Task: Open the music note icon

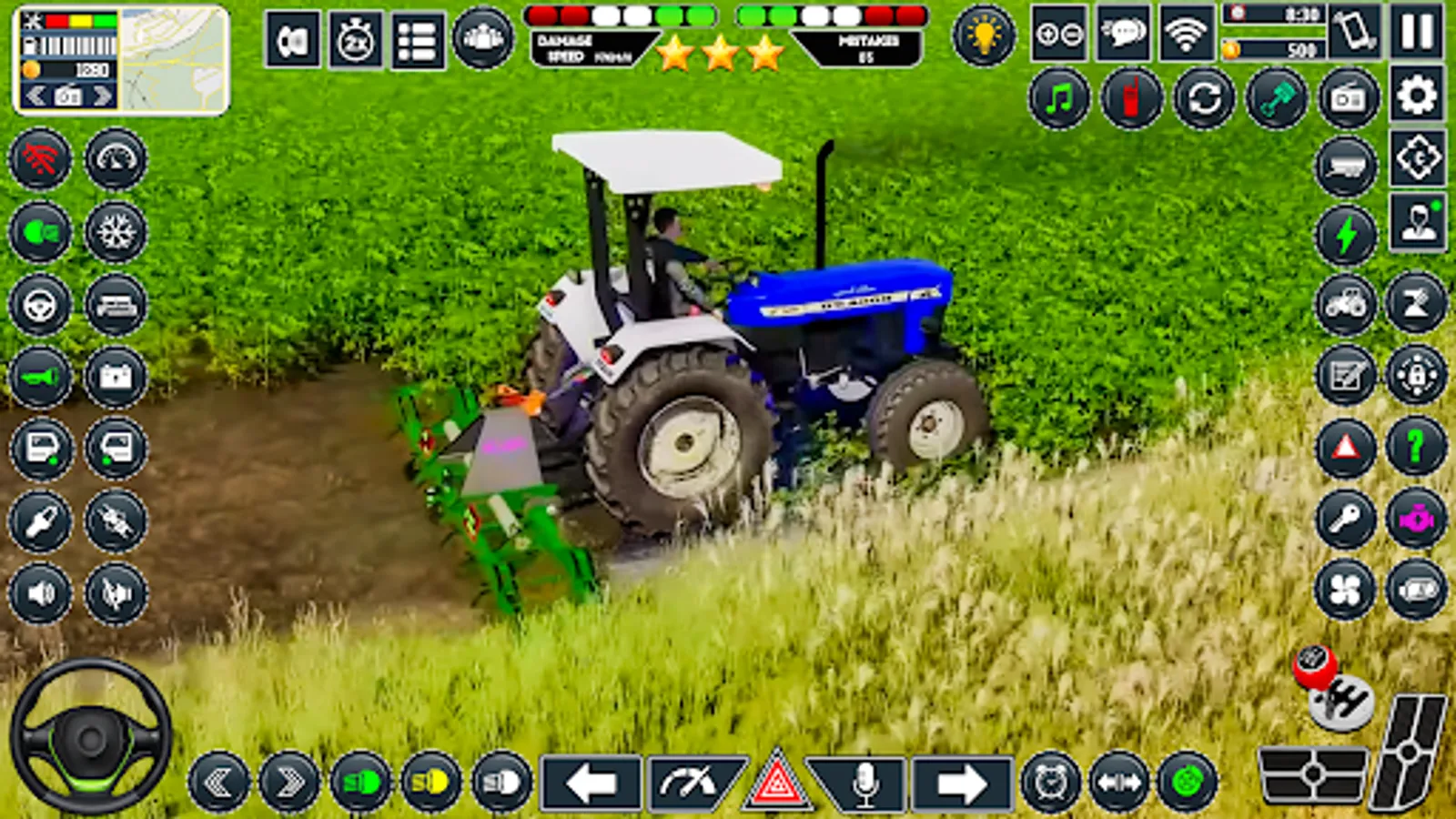Action: tap(1059, 100)
